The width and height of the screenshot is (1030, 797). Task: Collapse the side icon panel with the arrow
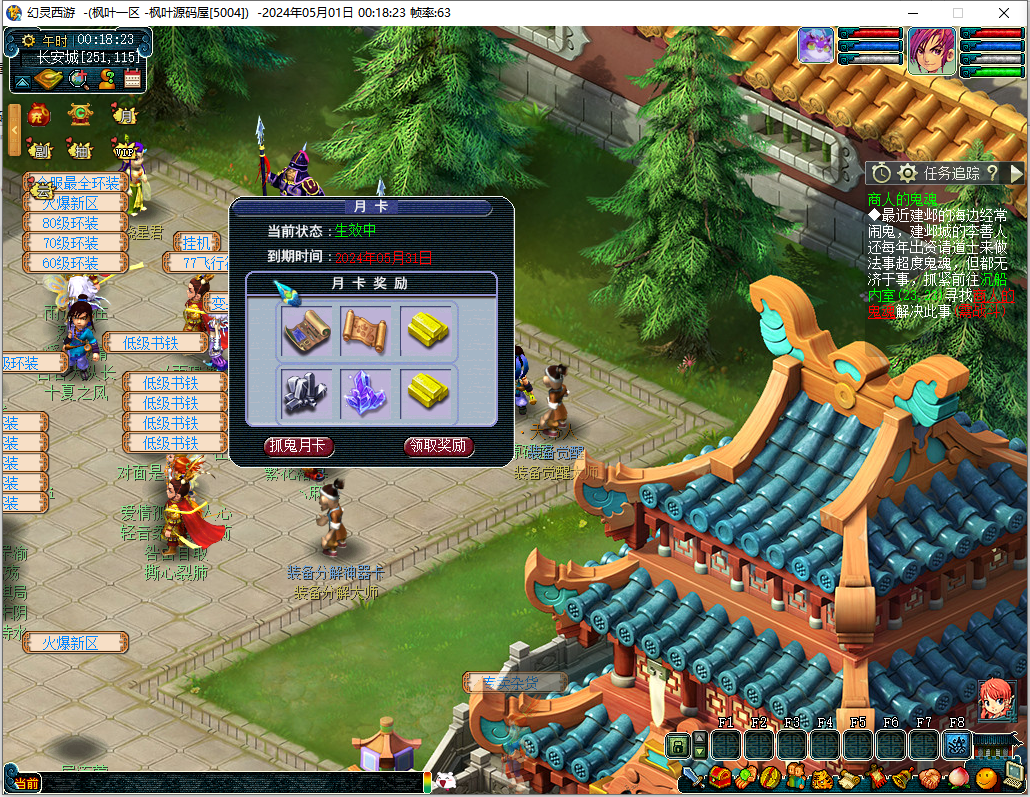tap(14, 130)
